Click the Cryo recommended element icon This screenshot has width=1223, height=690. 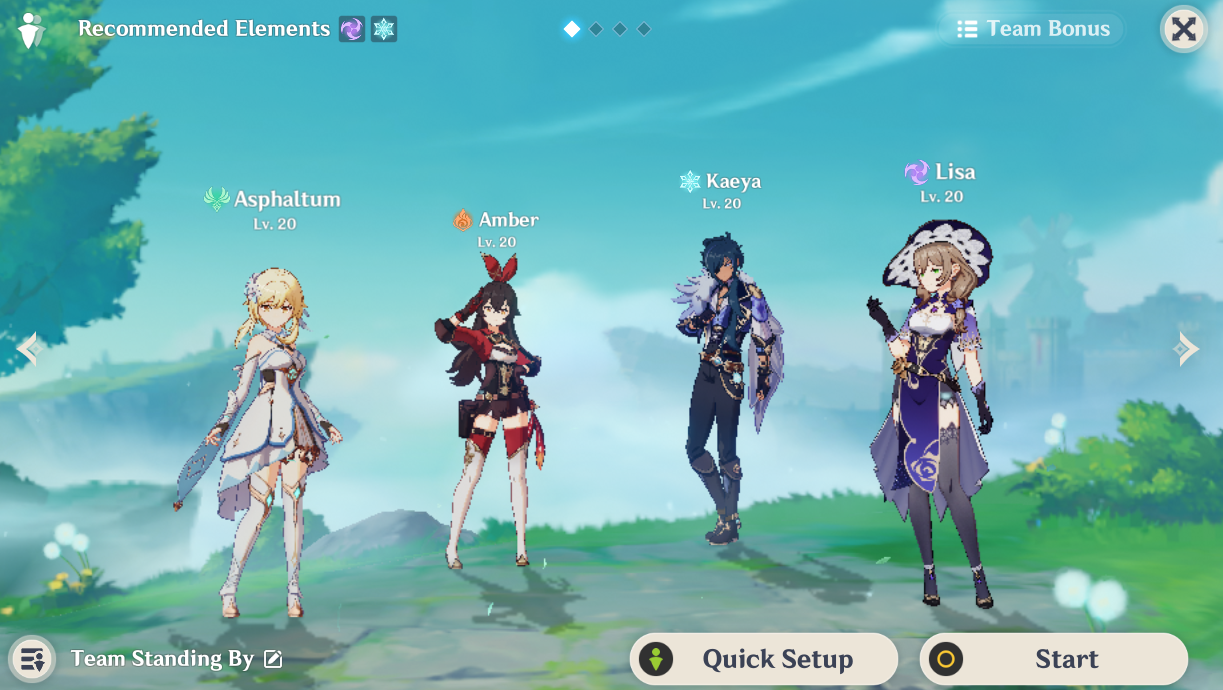click(x=384, y=29)
